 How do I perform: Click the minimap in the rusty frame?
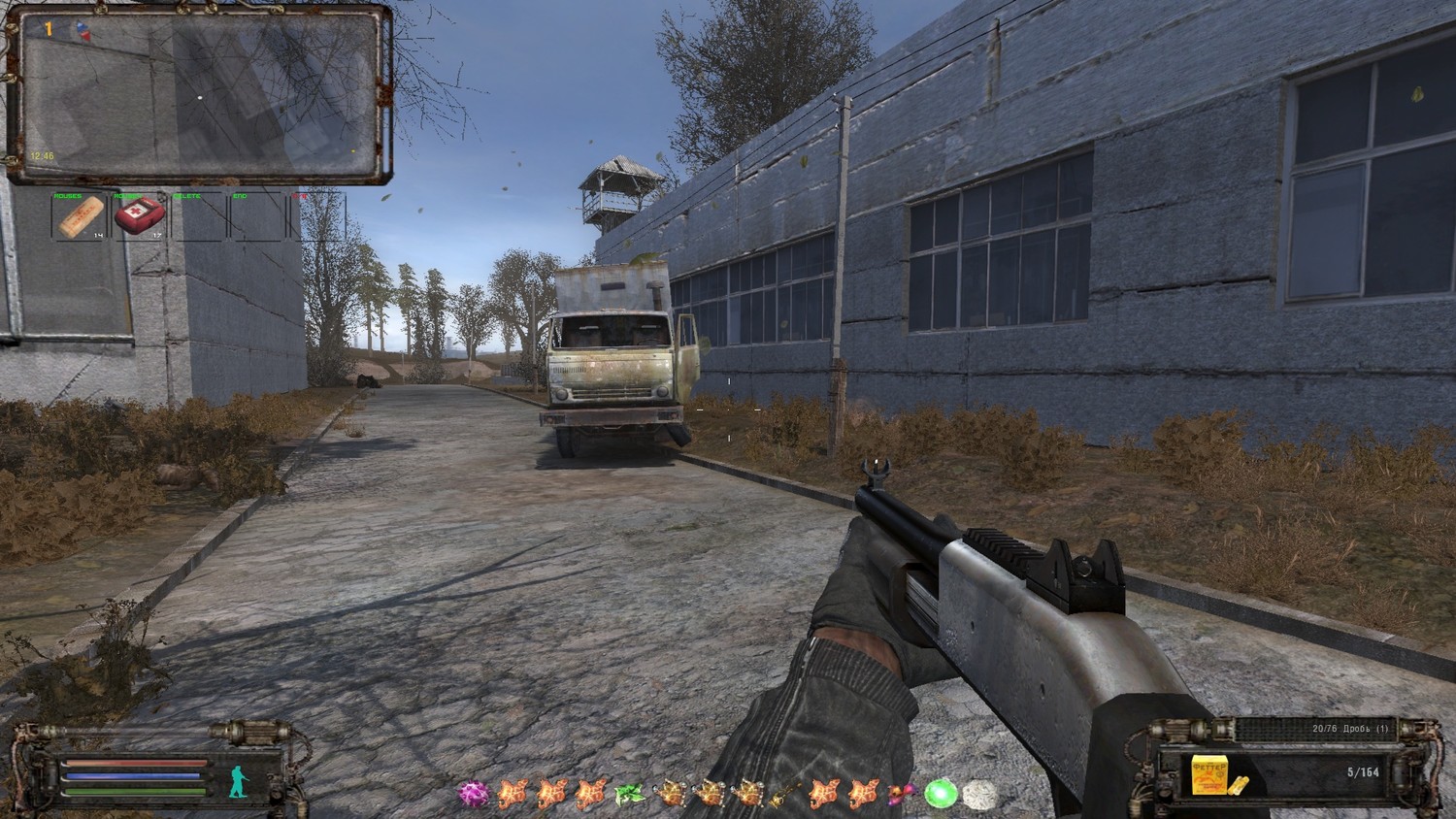(199, 94)
